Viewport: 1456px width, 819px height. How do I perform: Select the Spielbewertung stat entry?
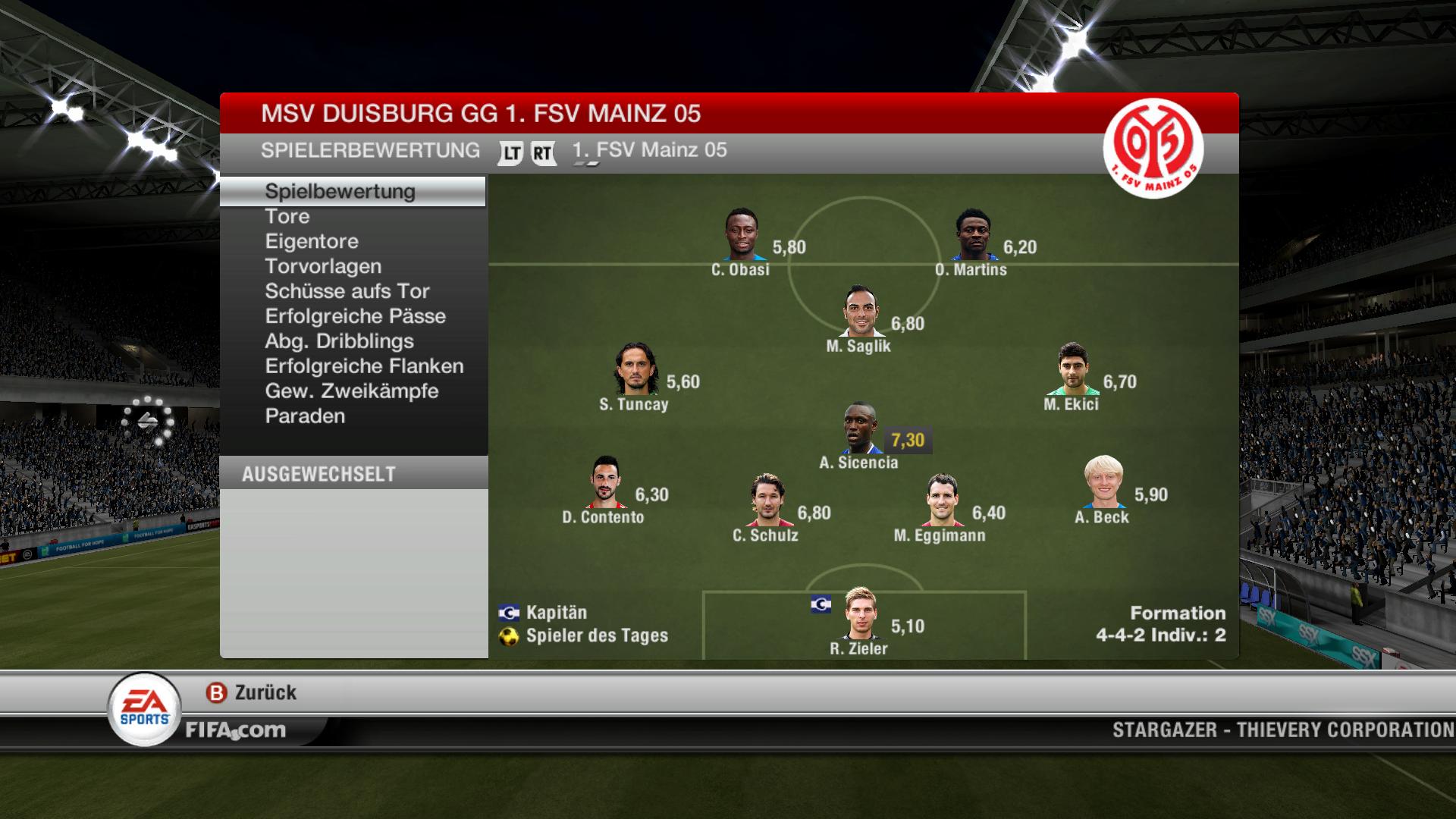tap(340, 191)
